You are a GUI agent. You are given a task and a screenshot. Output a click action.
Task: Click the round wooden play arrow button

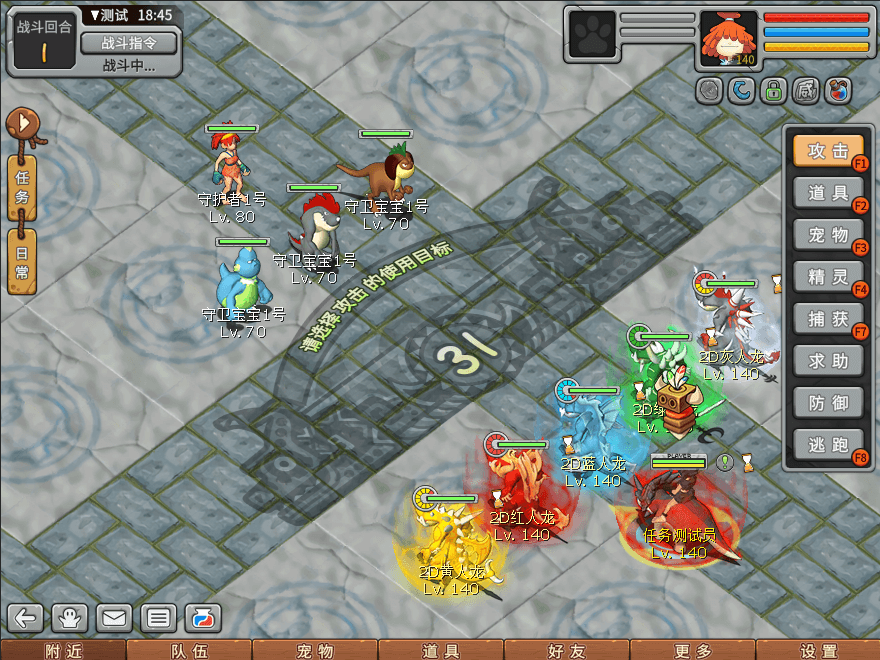point(22,124)
